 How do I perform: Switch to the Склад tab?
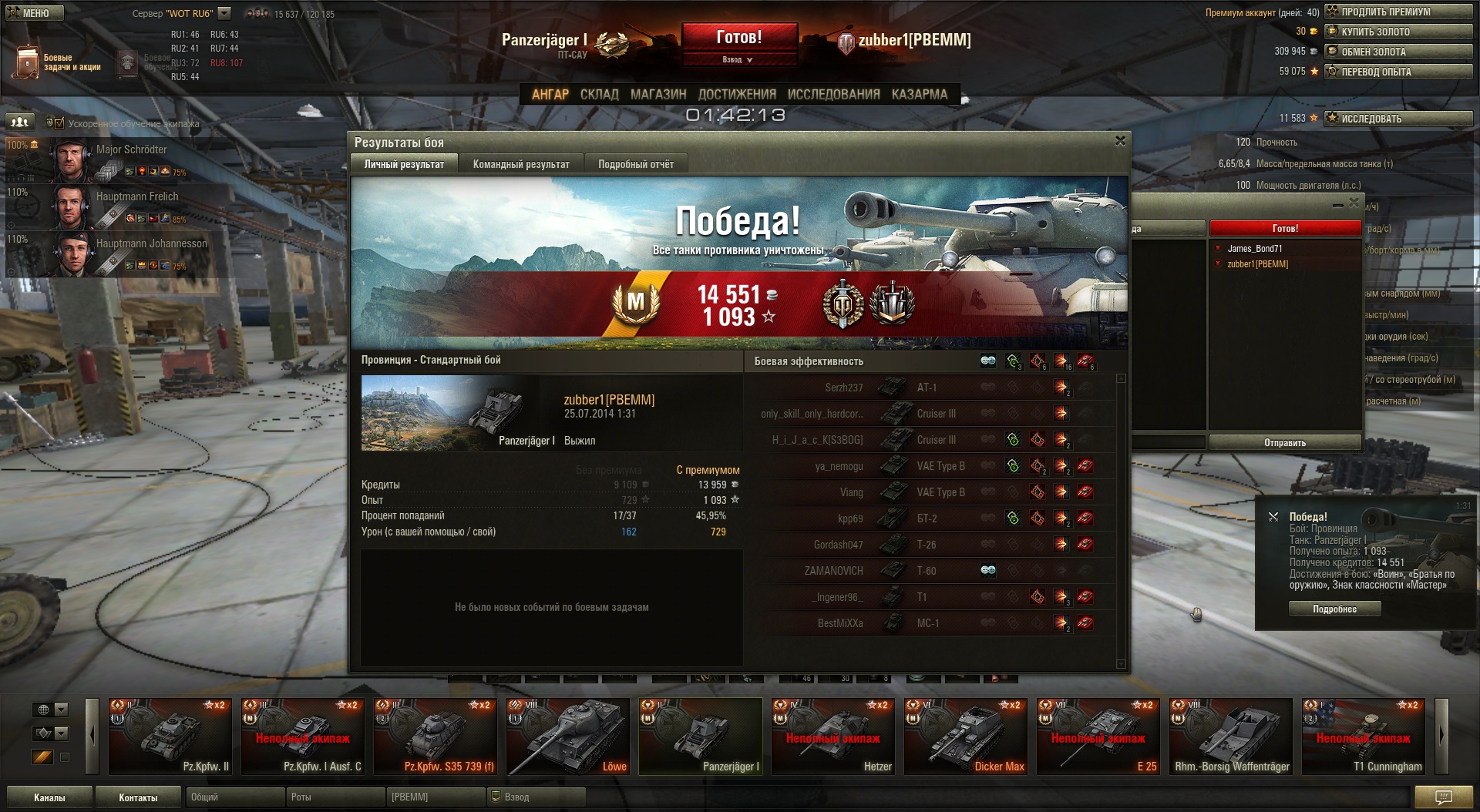coord(599,94)
